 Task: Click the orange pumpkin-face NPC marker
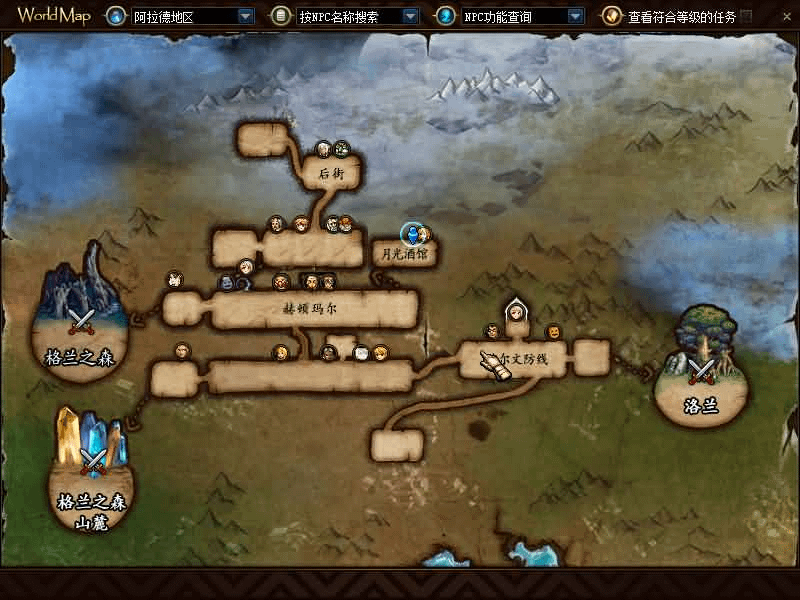tap(552, 332)
